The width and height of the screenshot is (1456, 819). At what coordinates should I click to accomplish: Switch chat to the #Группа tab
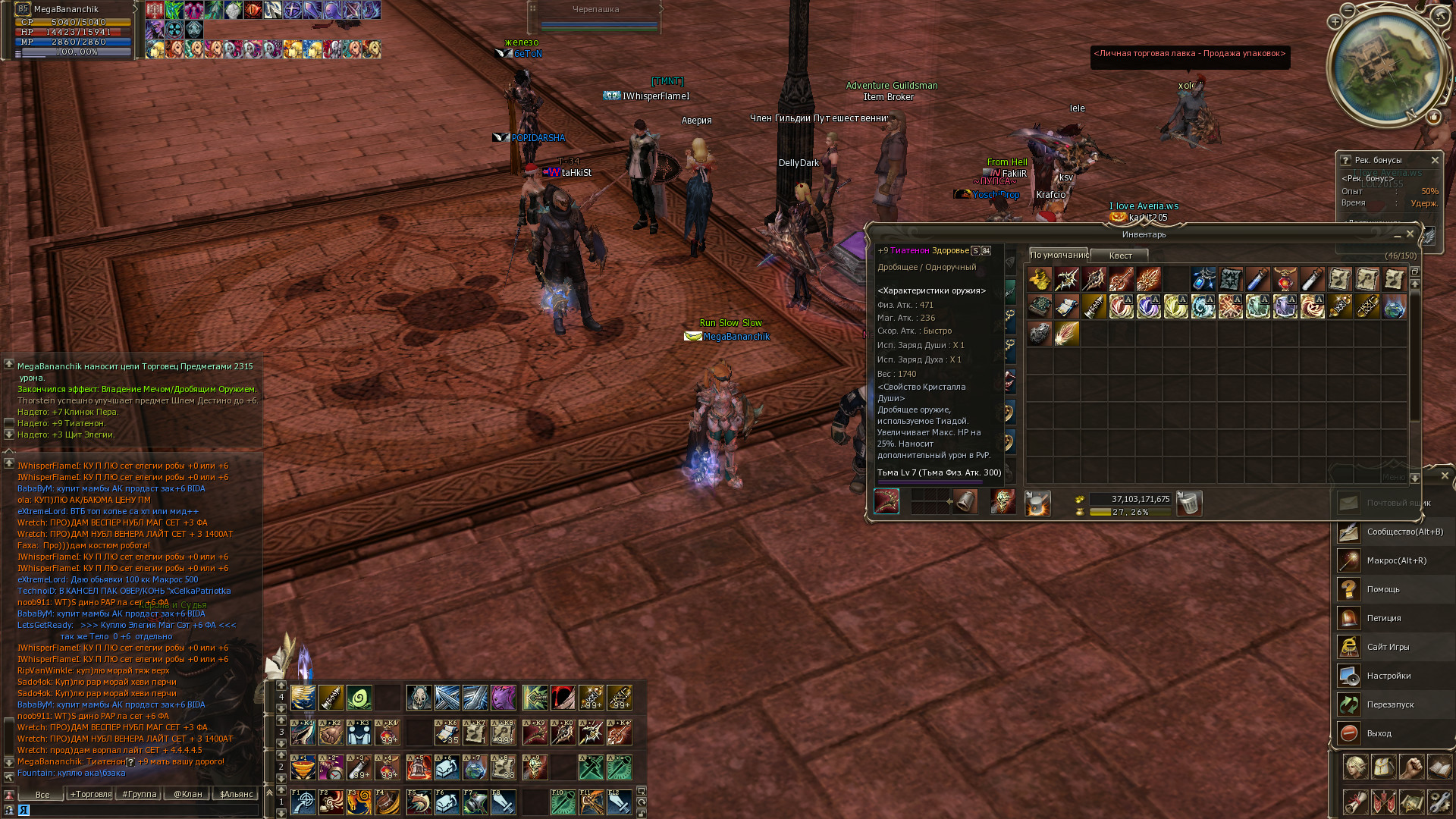click(x=140, y=794)
